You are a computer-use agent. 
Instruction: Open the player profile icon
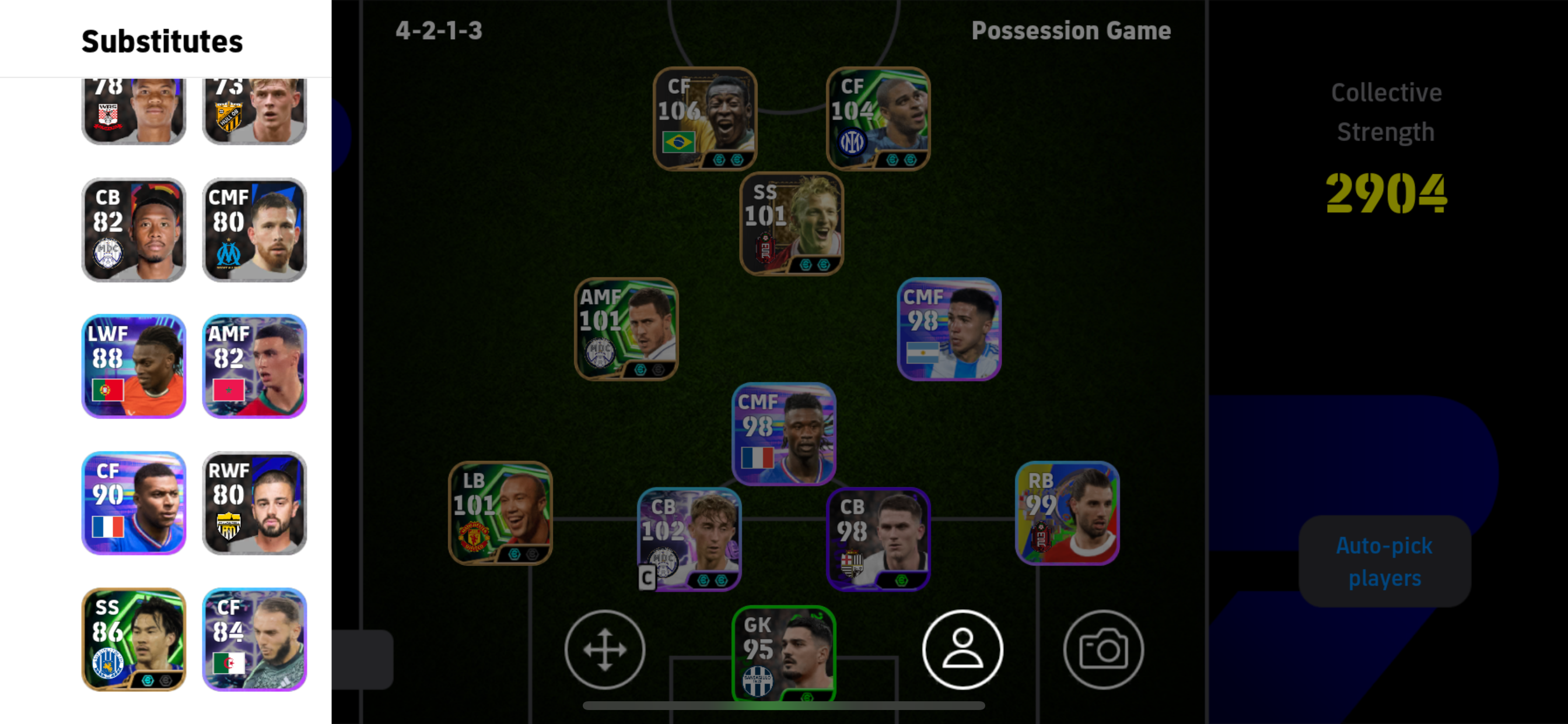pos(963,649)
